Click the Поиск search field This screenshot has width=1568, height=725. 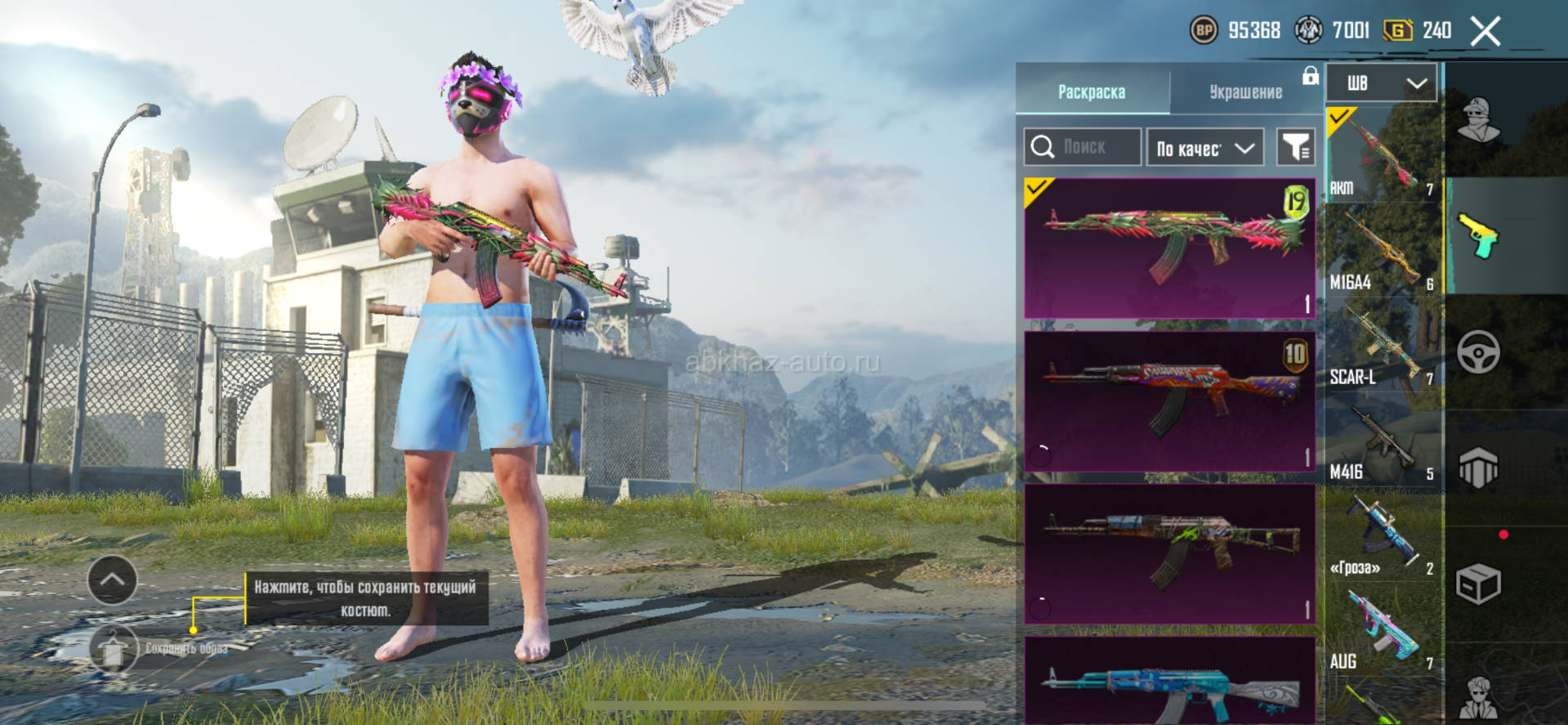(1083, 147)
